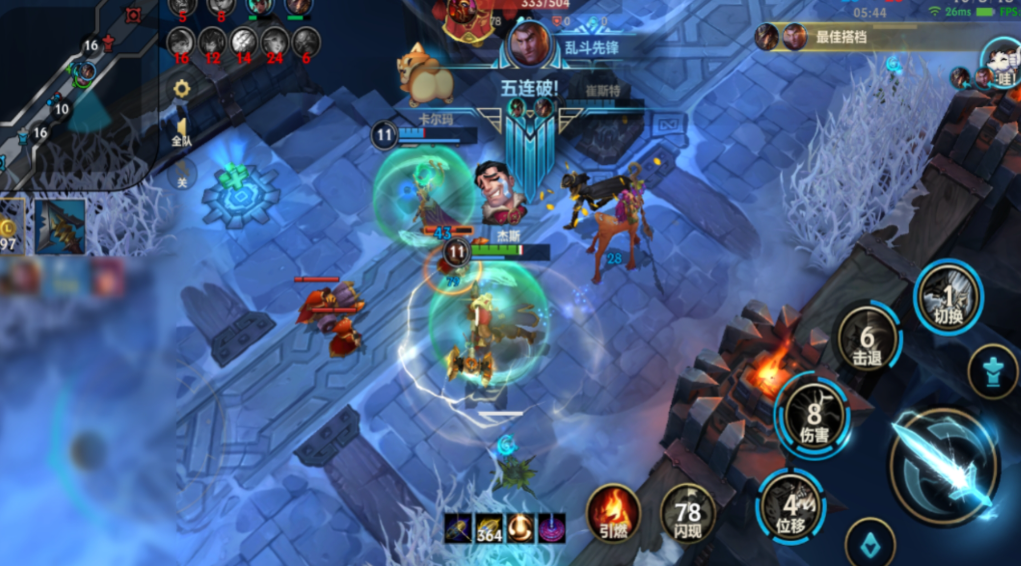Activate the 伤害 (damage) skill
Screen dimensions: 1021x566
click(x=812, y=415)
